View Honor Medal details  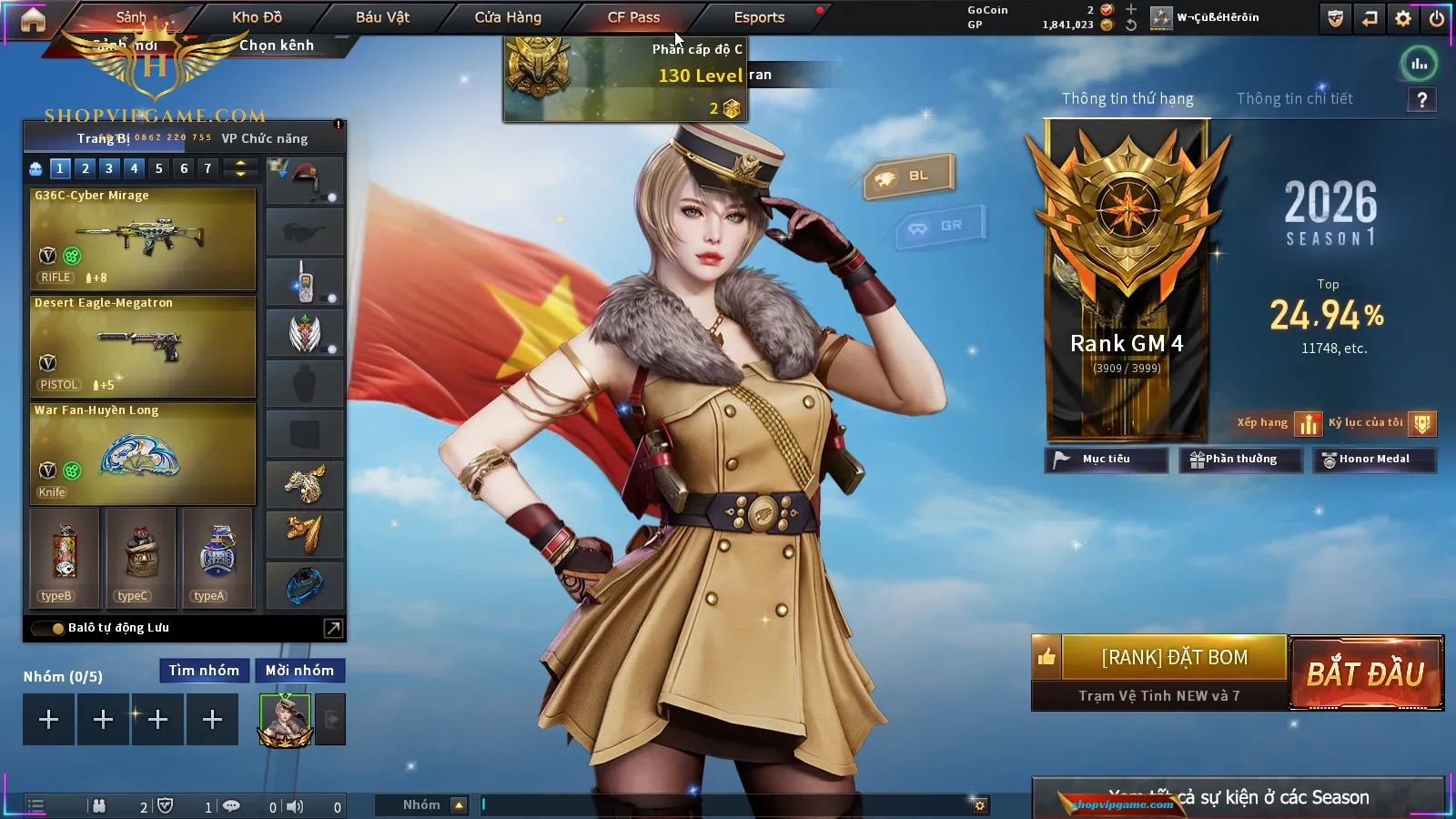click(x=1373, y=460)
